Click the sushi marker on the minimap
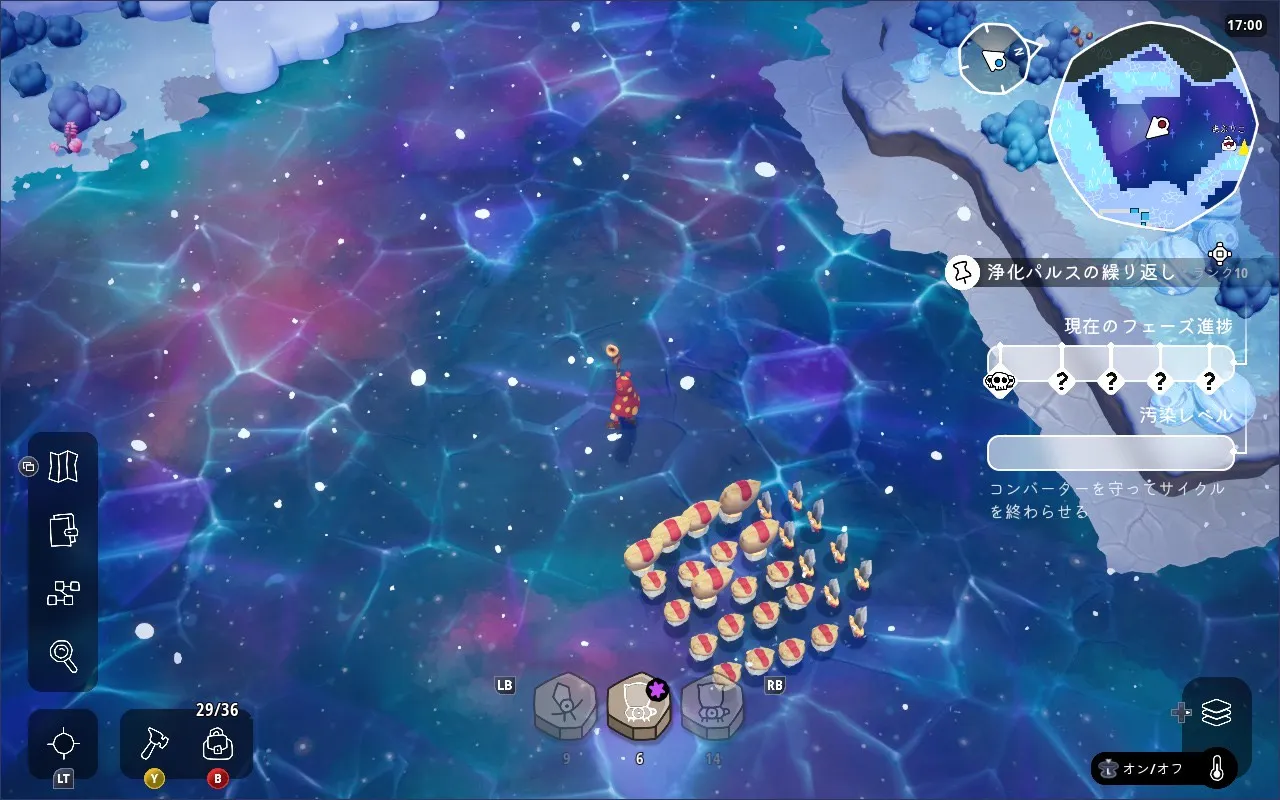The image size is (1280, 800). pos(1227,144)
